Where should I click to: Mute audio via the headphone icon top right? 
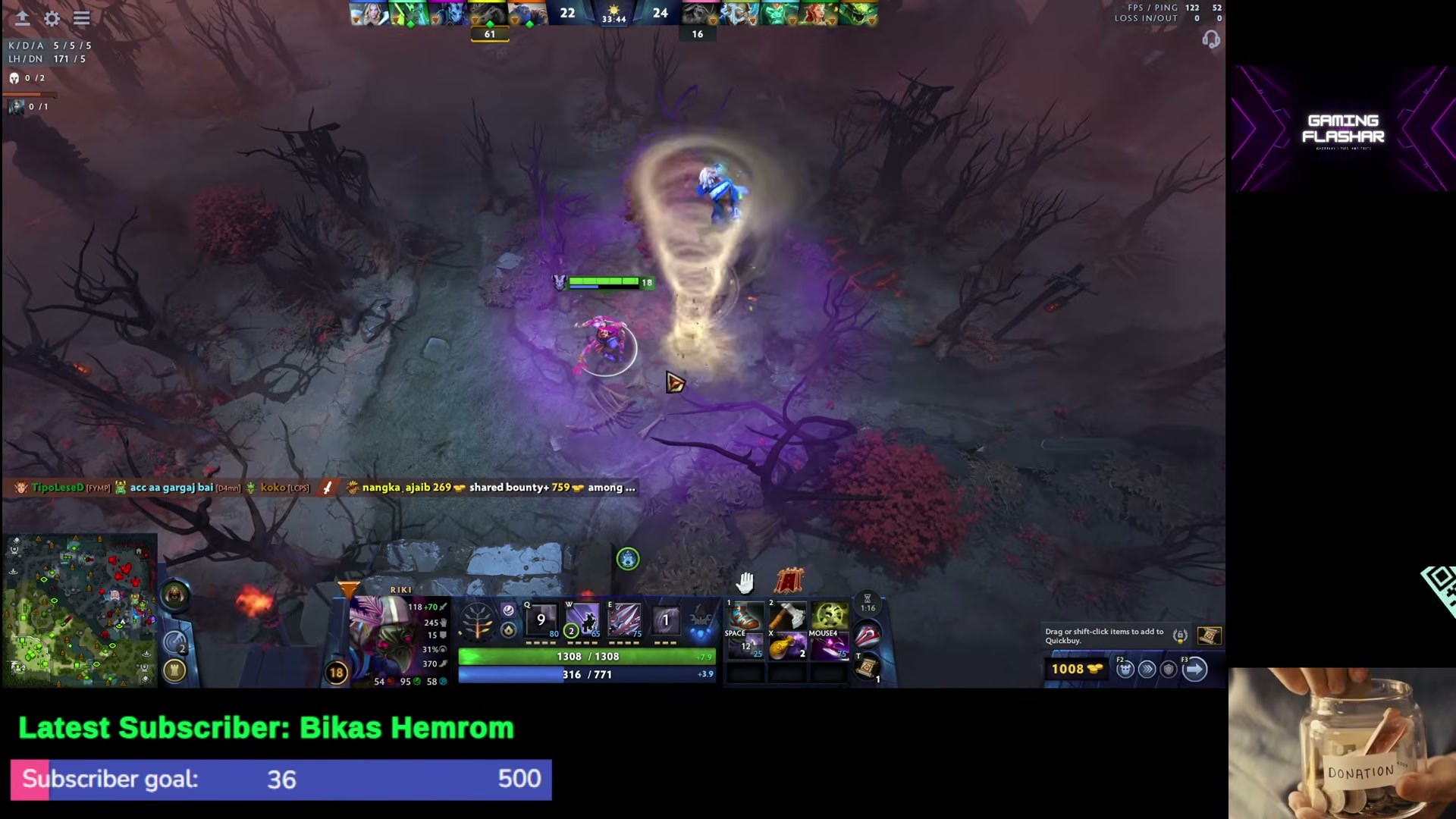click(x=1211, y=39)
